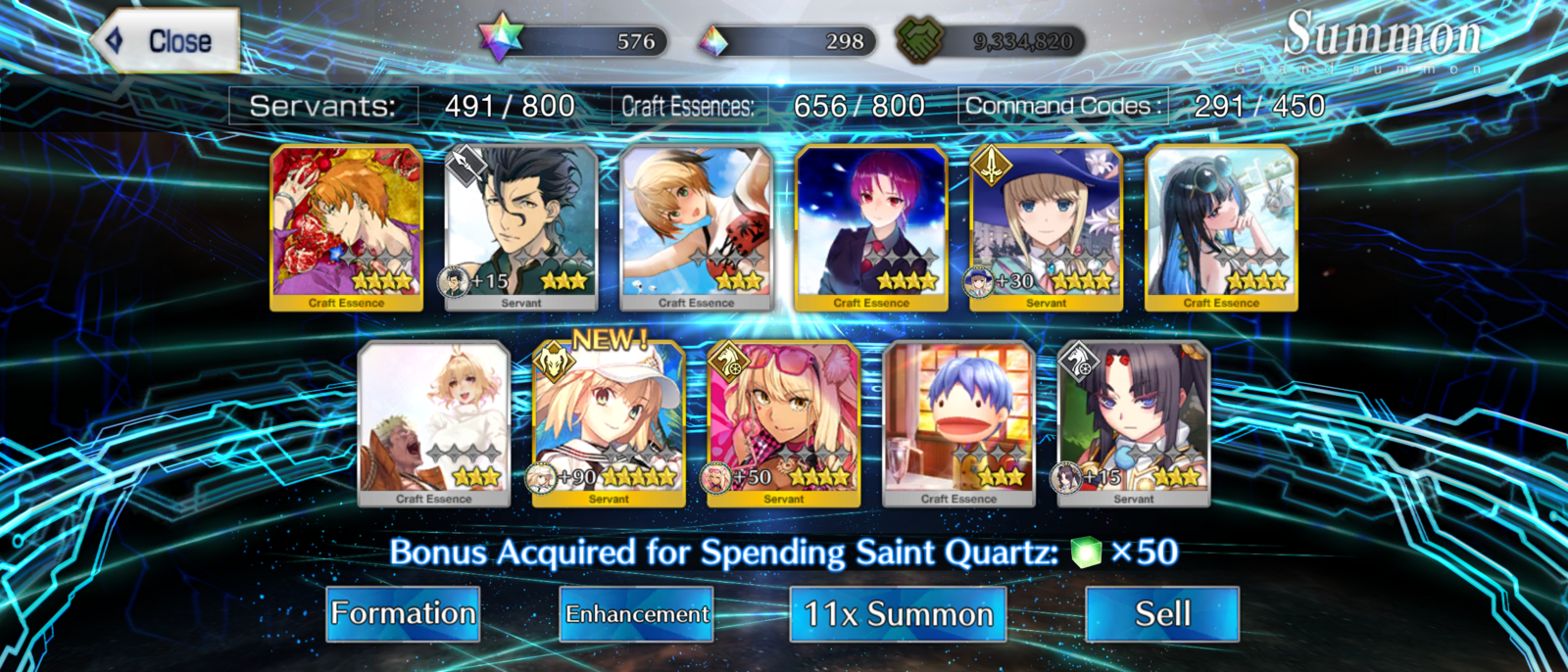Inspect the orange-haired four-star craft essence
Viewport: 1568px width, 672px height.
pyautogui.click(x=347, y=227)
